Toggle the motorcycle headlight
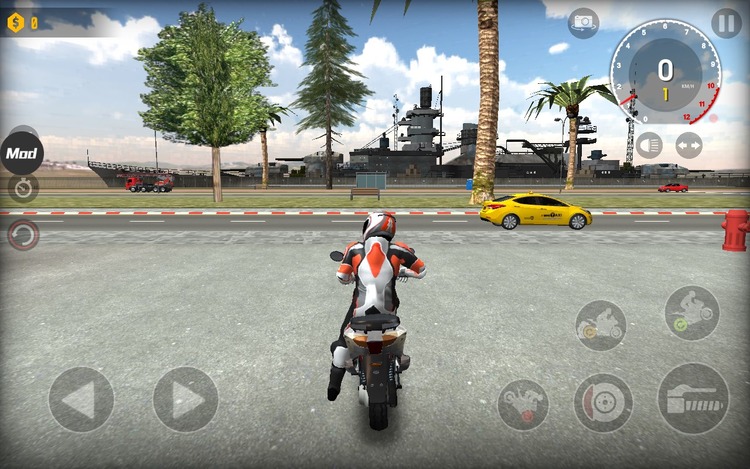Viewport: 750px width, 469px height. pyautogui.click(x=649, y=145)
